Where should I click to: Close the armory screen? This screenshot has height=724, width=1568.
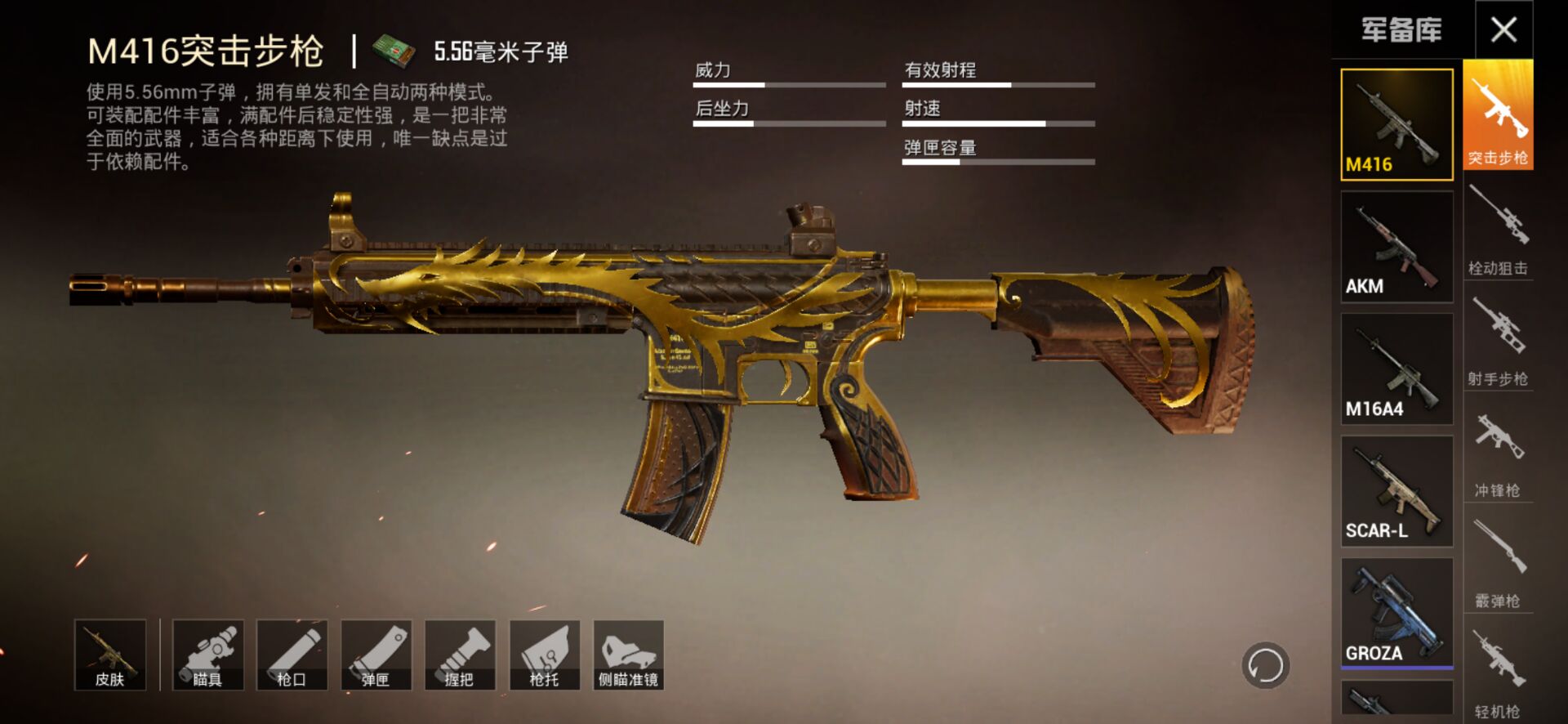(1503, 30)
